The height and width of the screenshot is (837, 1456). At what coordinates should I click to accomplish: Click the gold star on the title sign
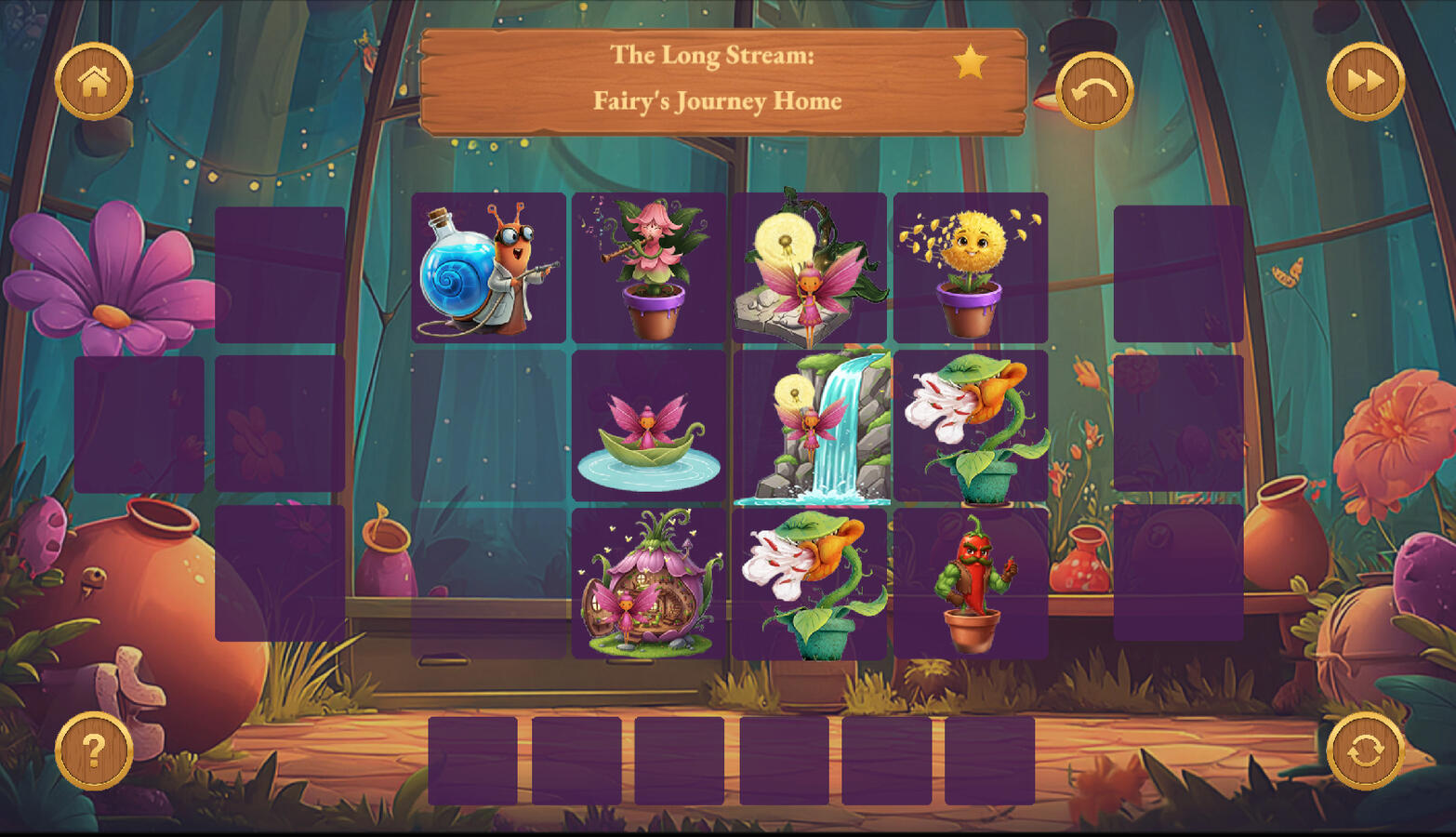tap(970, 62)
